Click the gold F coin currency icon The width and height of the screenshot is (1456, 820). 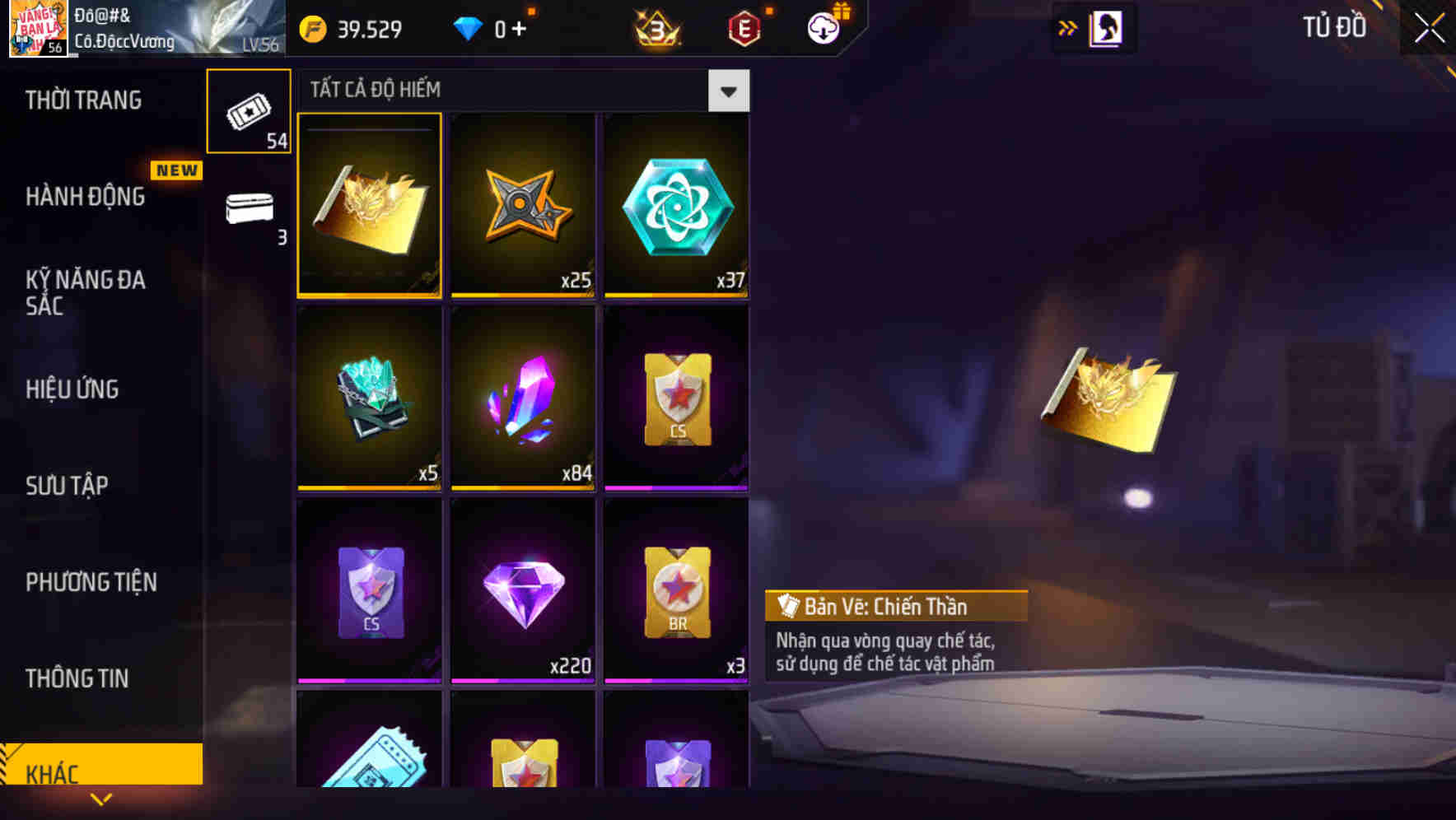[312, 27]
